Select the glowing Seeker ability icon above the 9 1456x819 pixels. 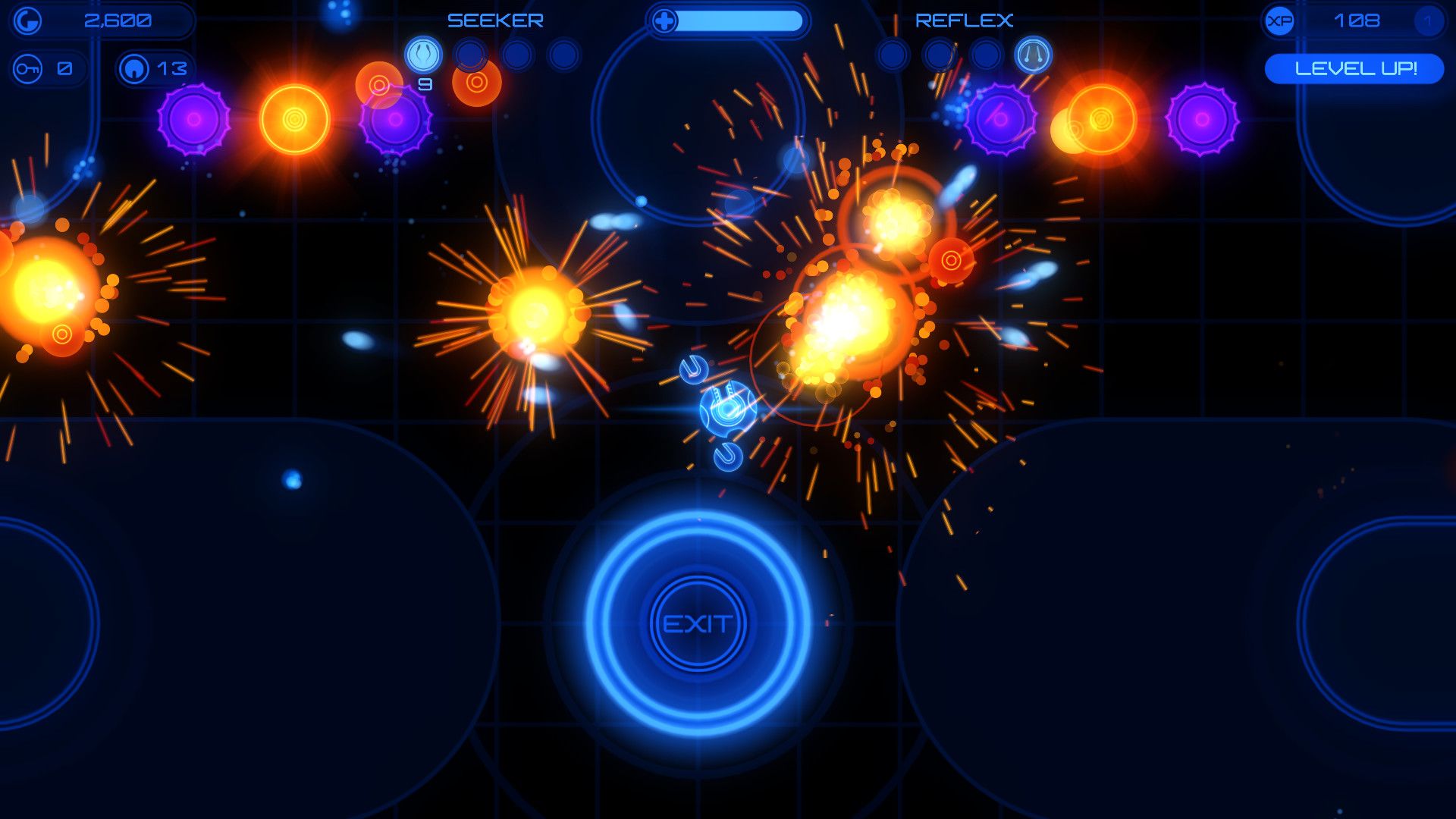[422, 53]
